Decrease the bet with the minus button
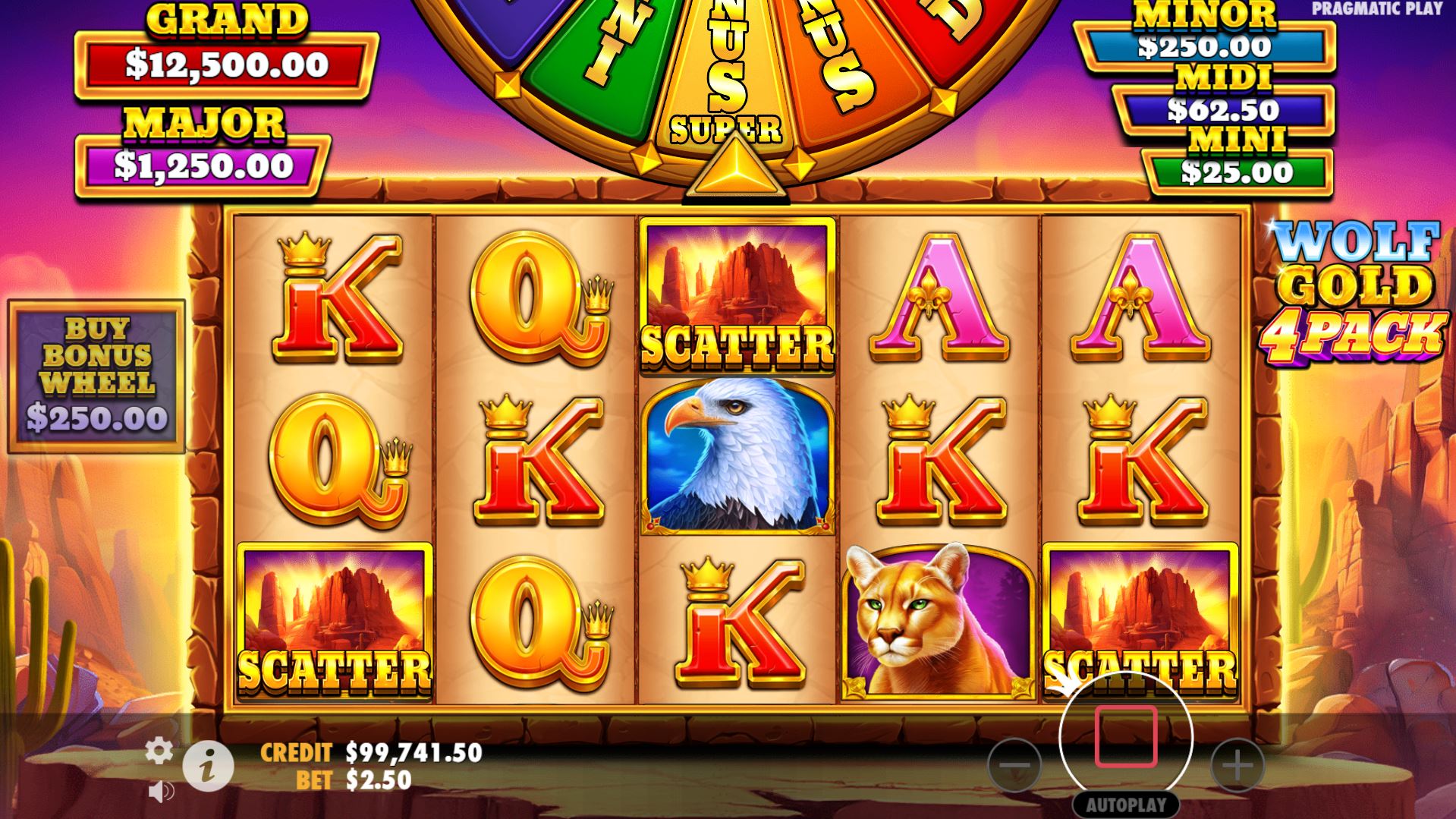 pos(1014,764)
